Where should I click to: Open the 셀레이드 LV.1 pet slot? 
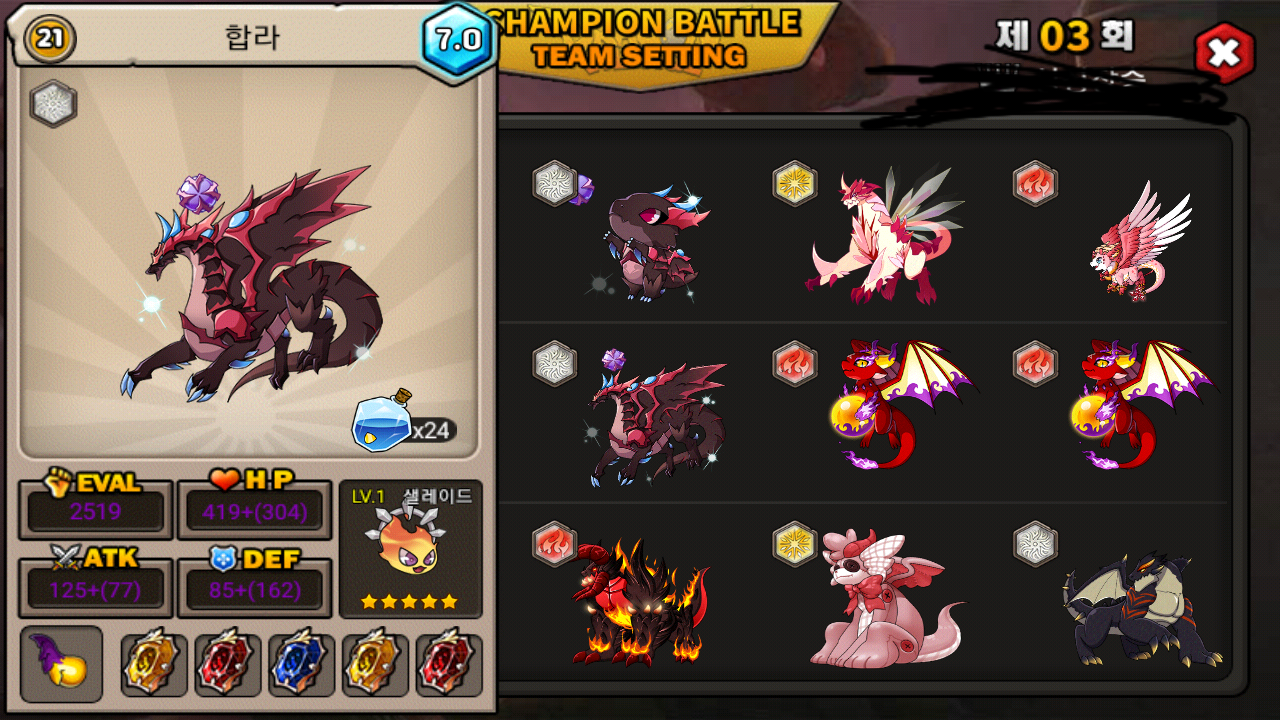(410, 548)
